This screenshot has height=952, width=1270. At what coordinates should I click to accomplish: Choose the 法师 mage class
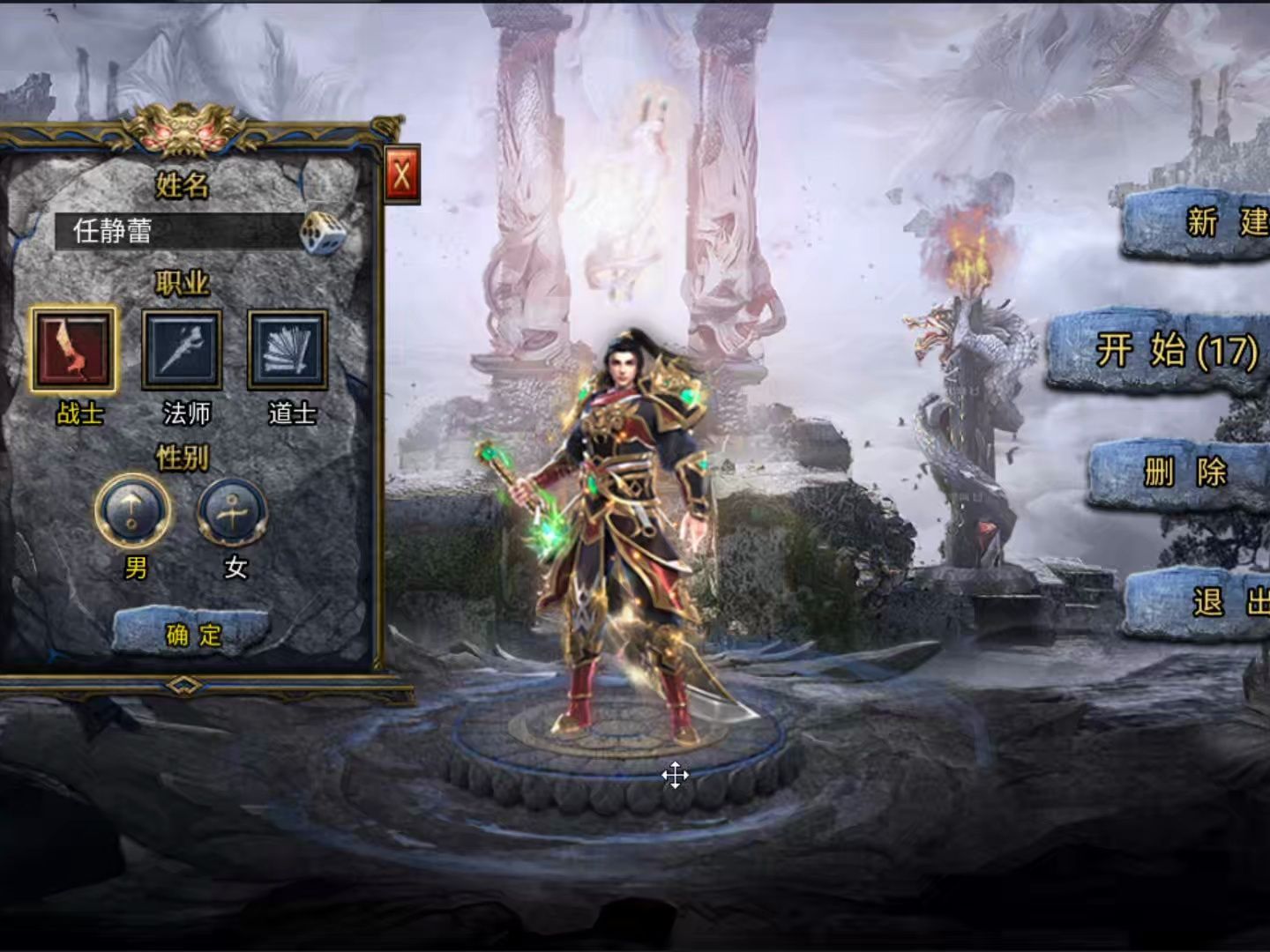pyautogui.click(x=183, y=350)
